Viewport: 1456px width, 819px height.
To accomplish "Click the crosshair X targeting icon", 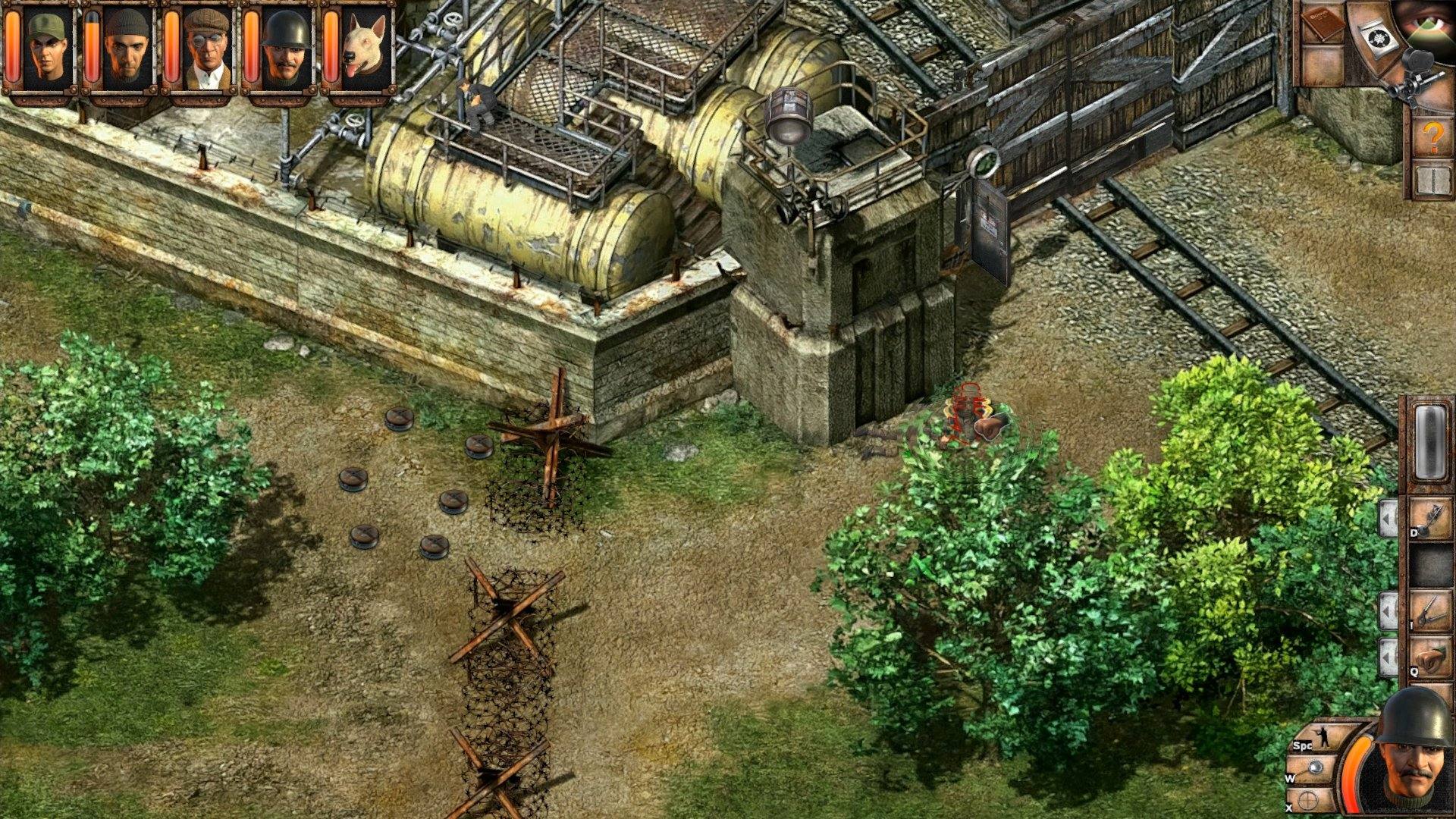I will coord(1307,799).
